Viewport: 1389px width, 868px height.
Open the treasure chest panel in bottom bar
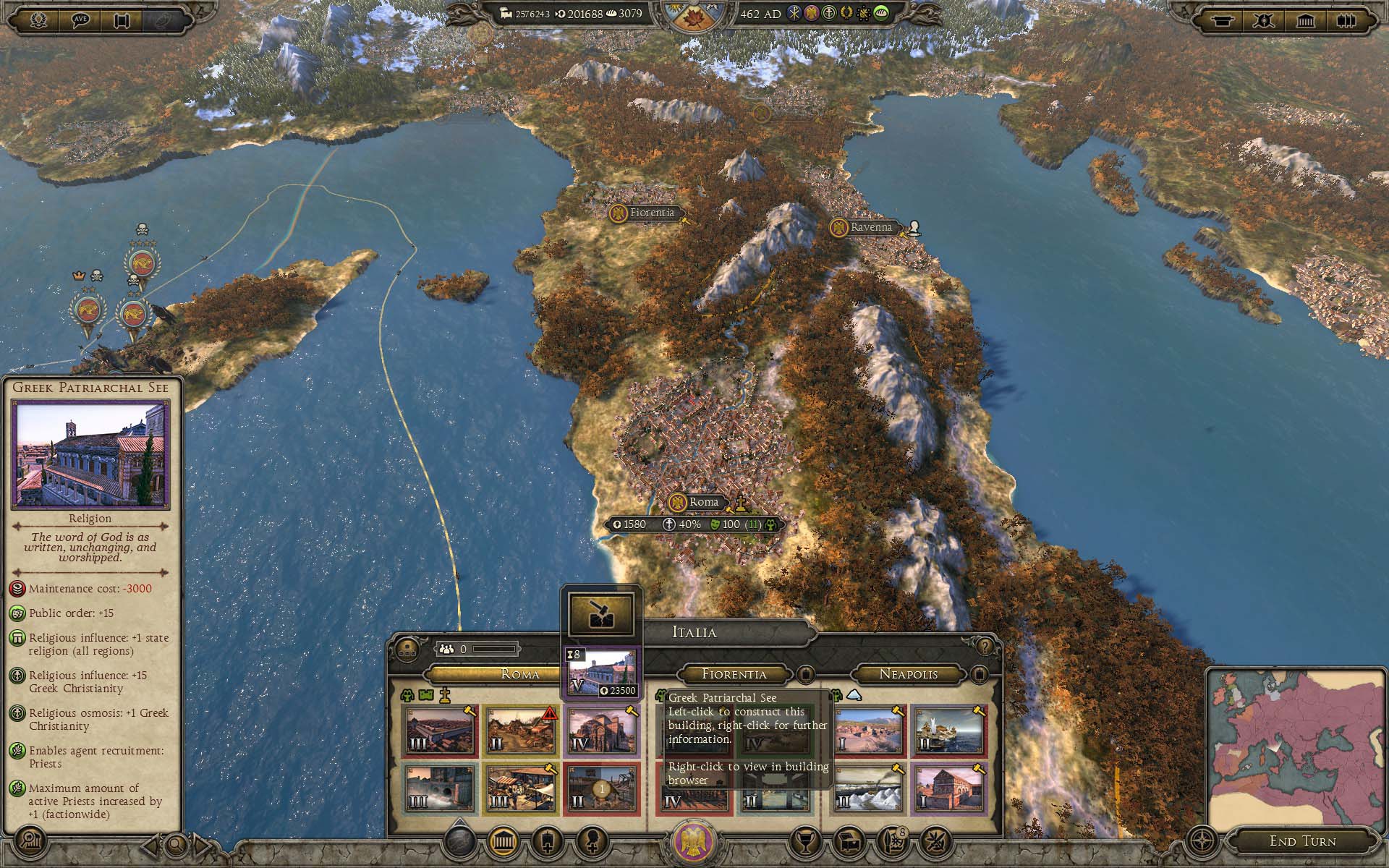tap(847, 841)
